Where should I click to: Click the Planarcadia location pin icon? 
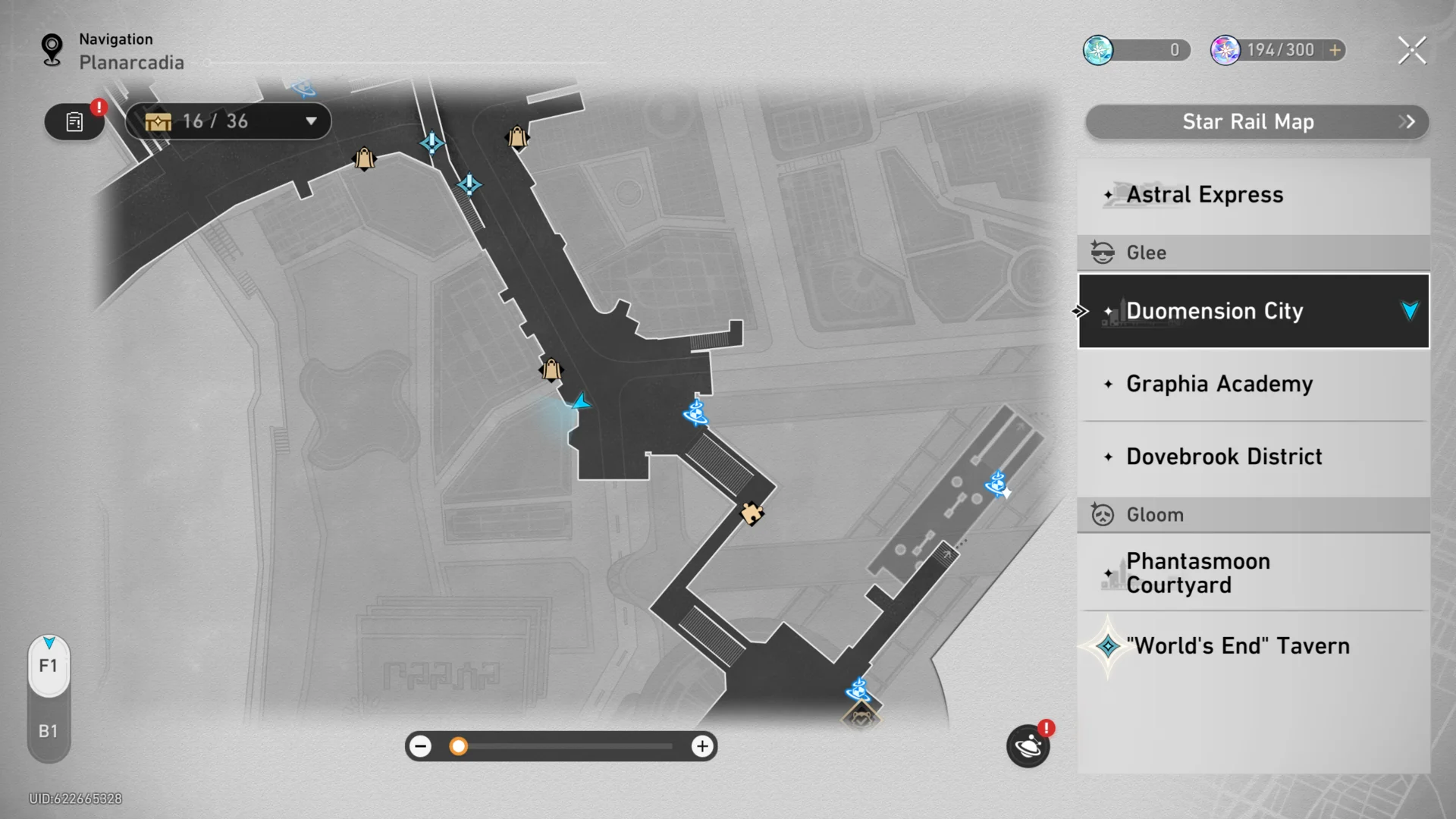(52, 47)
